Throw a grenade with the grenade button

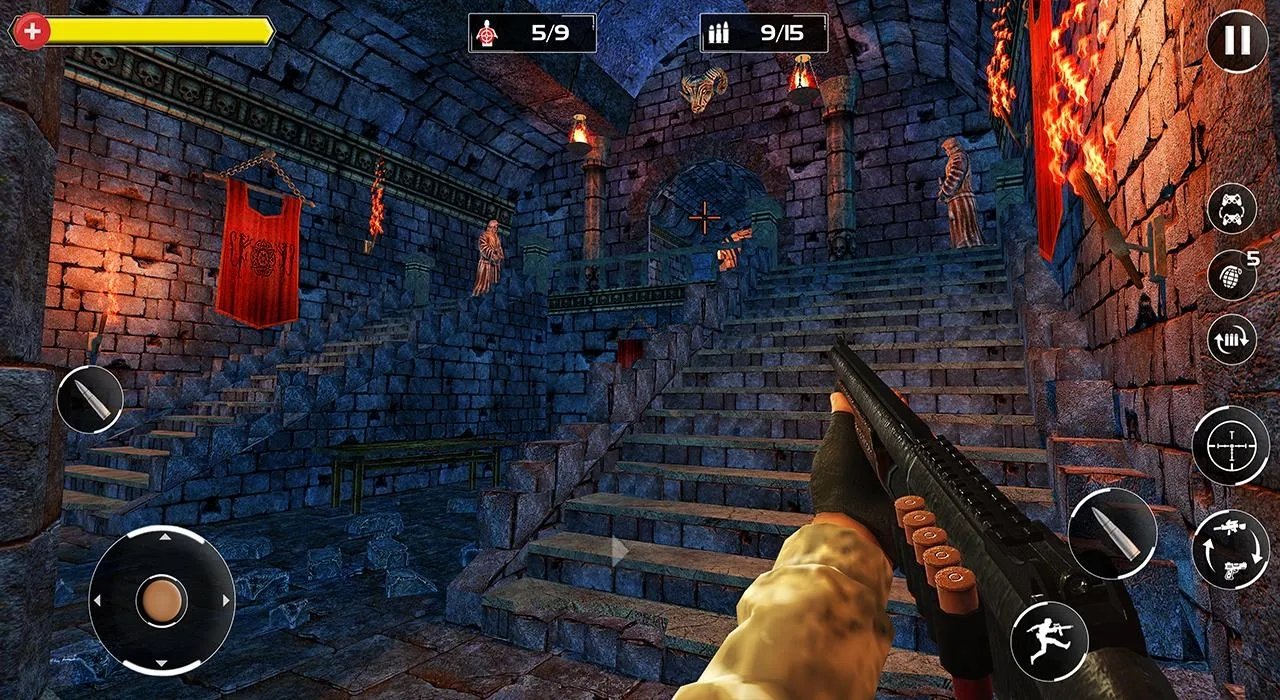coord(1231,275)
